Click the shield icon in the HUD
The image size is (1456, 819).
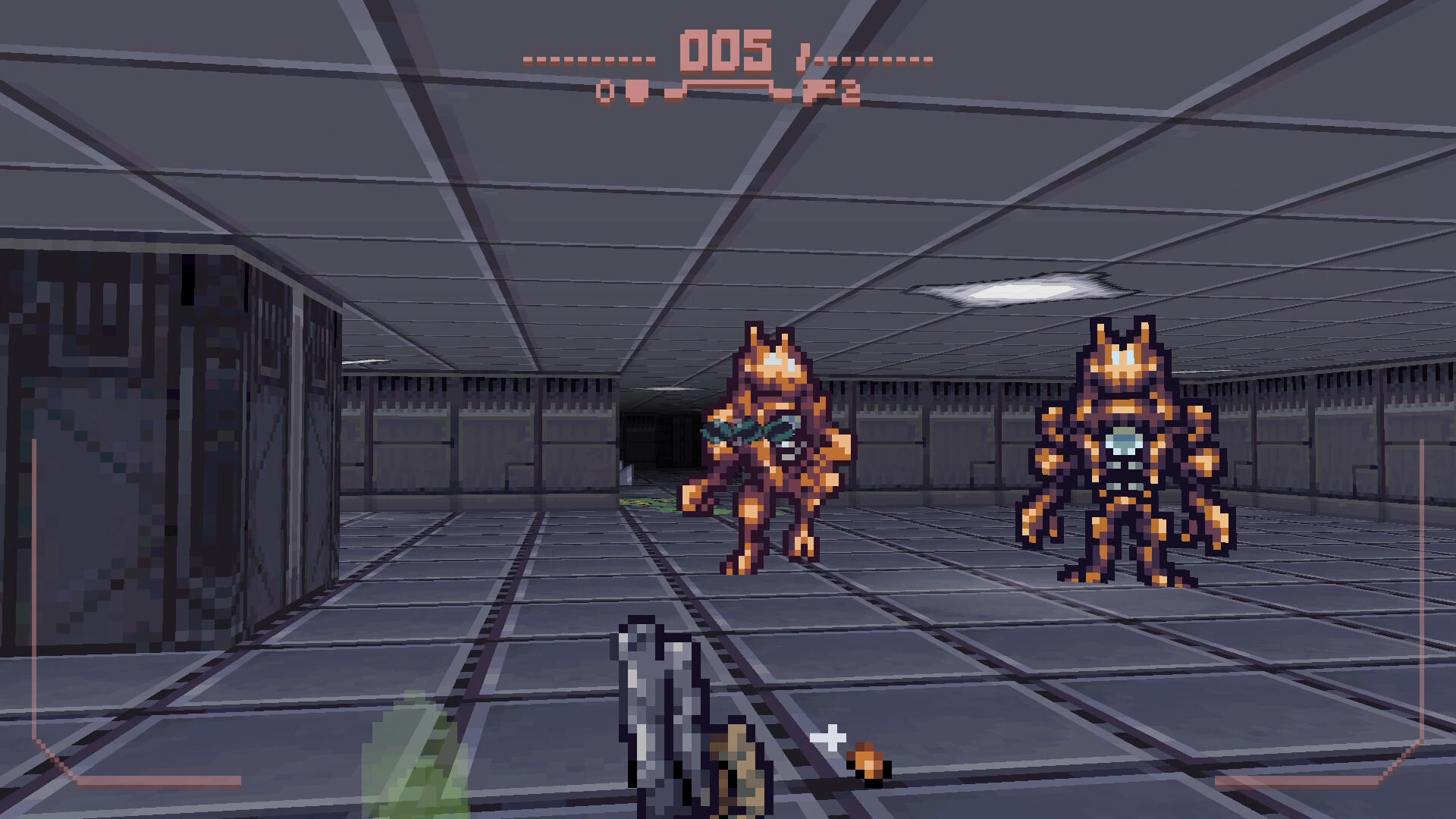637,93
